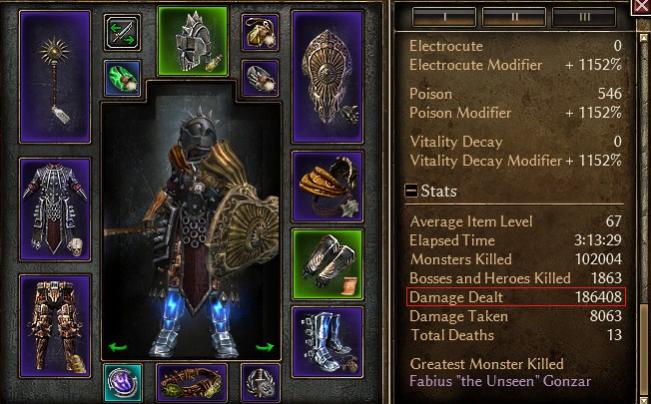The width and height of the screenshot is (651, 404).
Task: Toggle the weapon swap arrows button
Action: (122, 32)
